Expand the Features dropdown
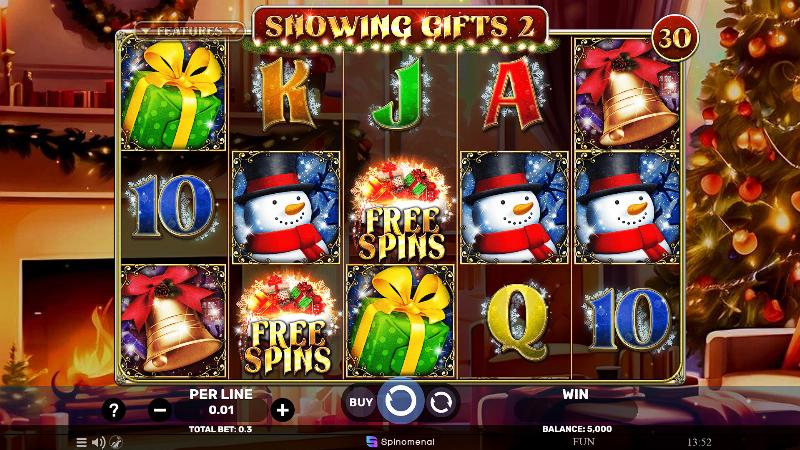The image size is (800, 450). [188, 31]
